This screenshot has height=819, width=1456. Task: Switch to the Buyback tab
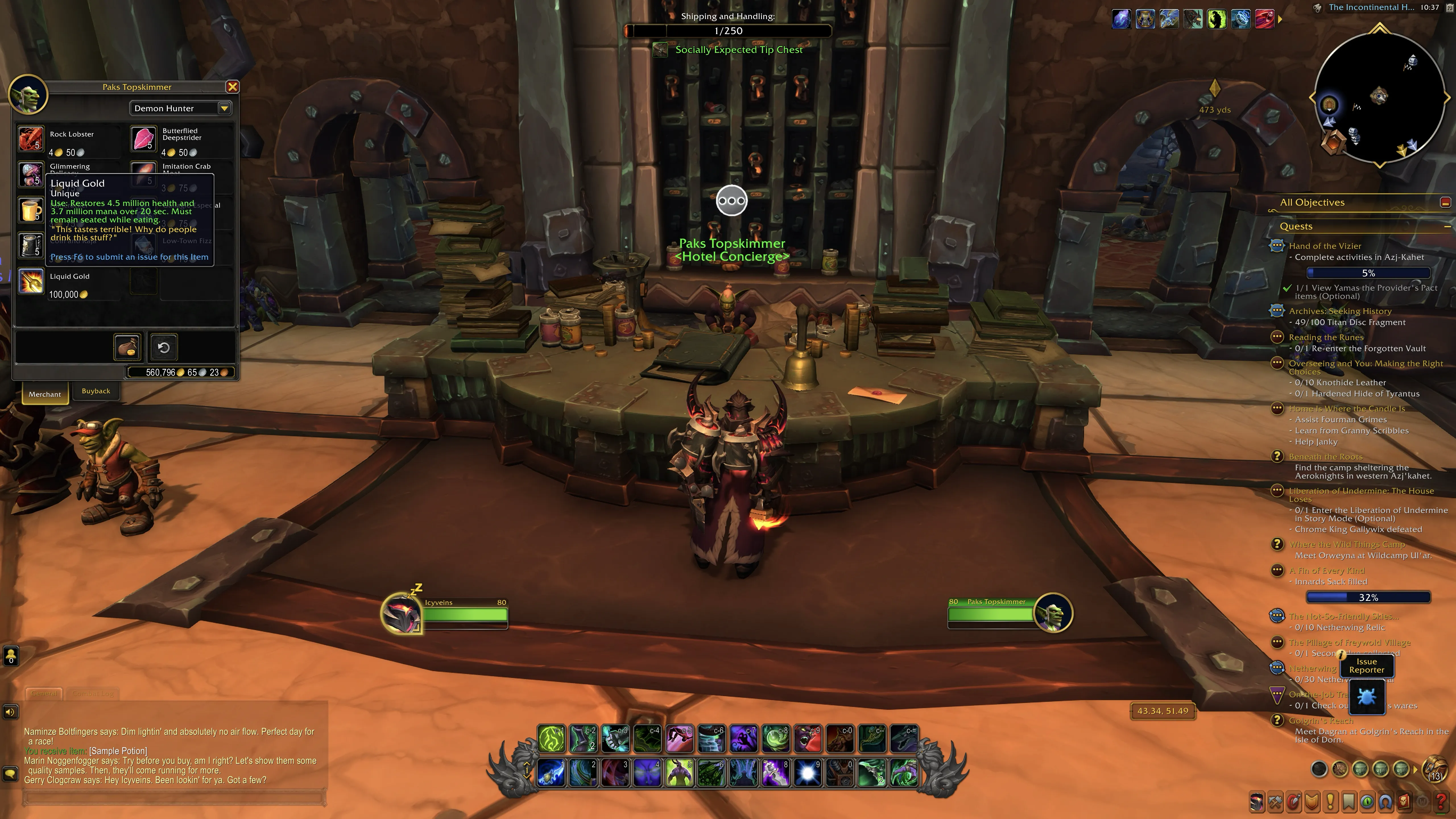(x=96, y=391)
